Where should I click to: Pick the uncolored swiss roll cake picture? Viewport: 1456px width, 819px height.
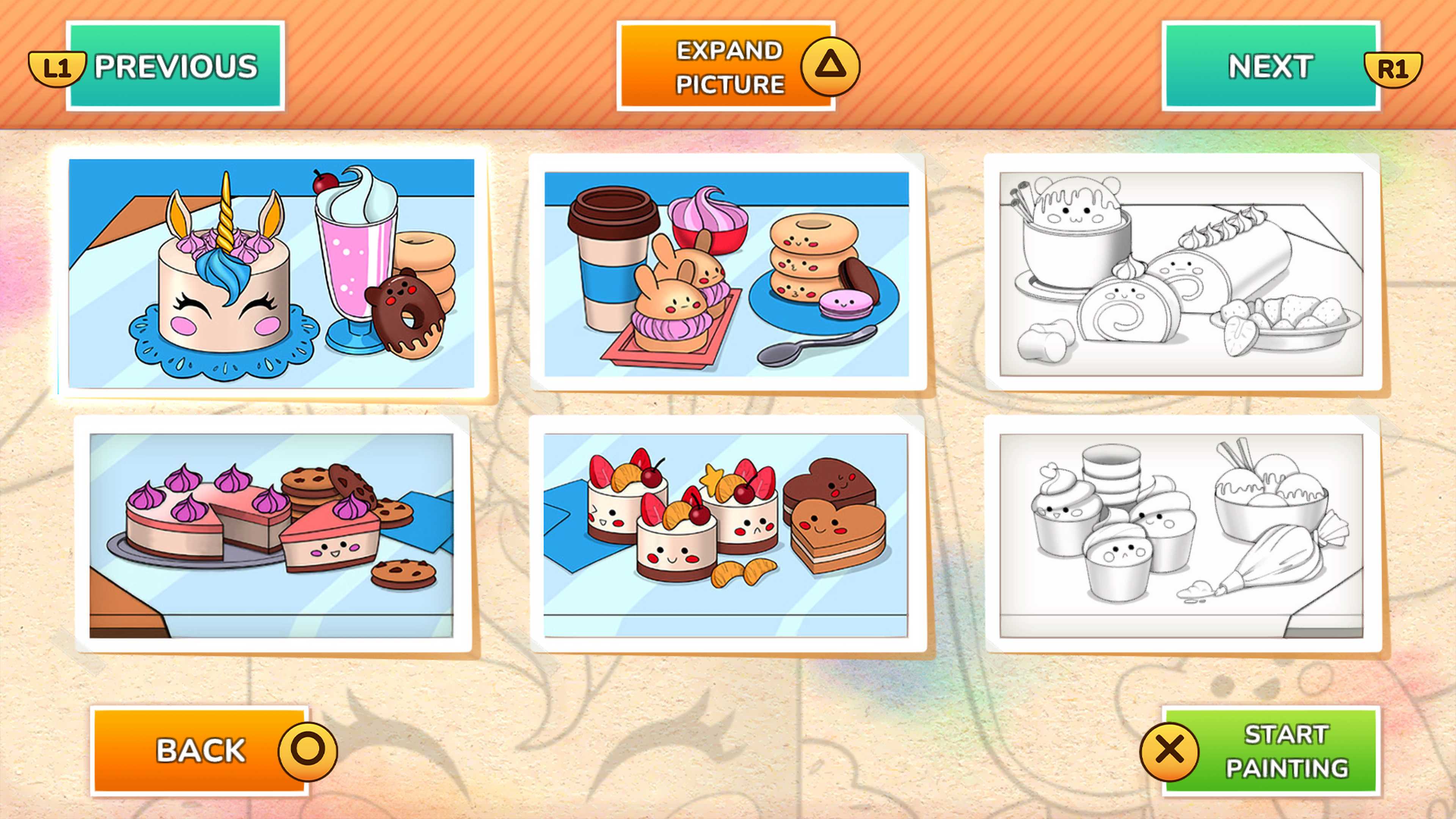click(x=1181, y=273)
